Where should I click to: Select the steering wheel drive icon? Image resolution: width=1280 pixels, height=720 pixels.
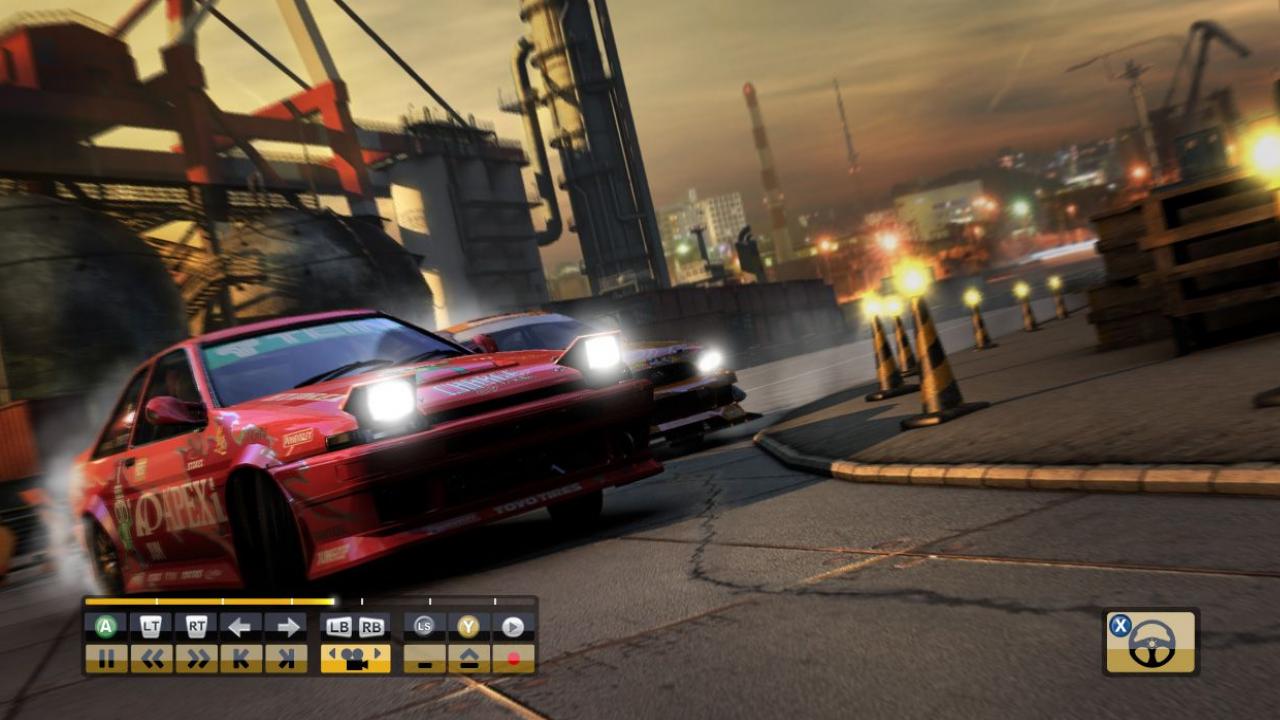pyautogui.click(x=1148, y=641)
